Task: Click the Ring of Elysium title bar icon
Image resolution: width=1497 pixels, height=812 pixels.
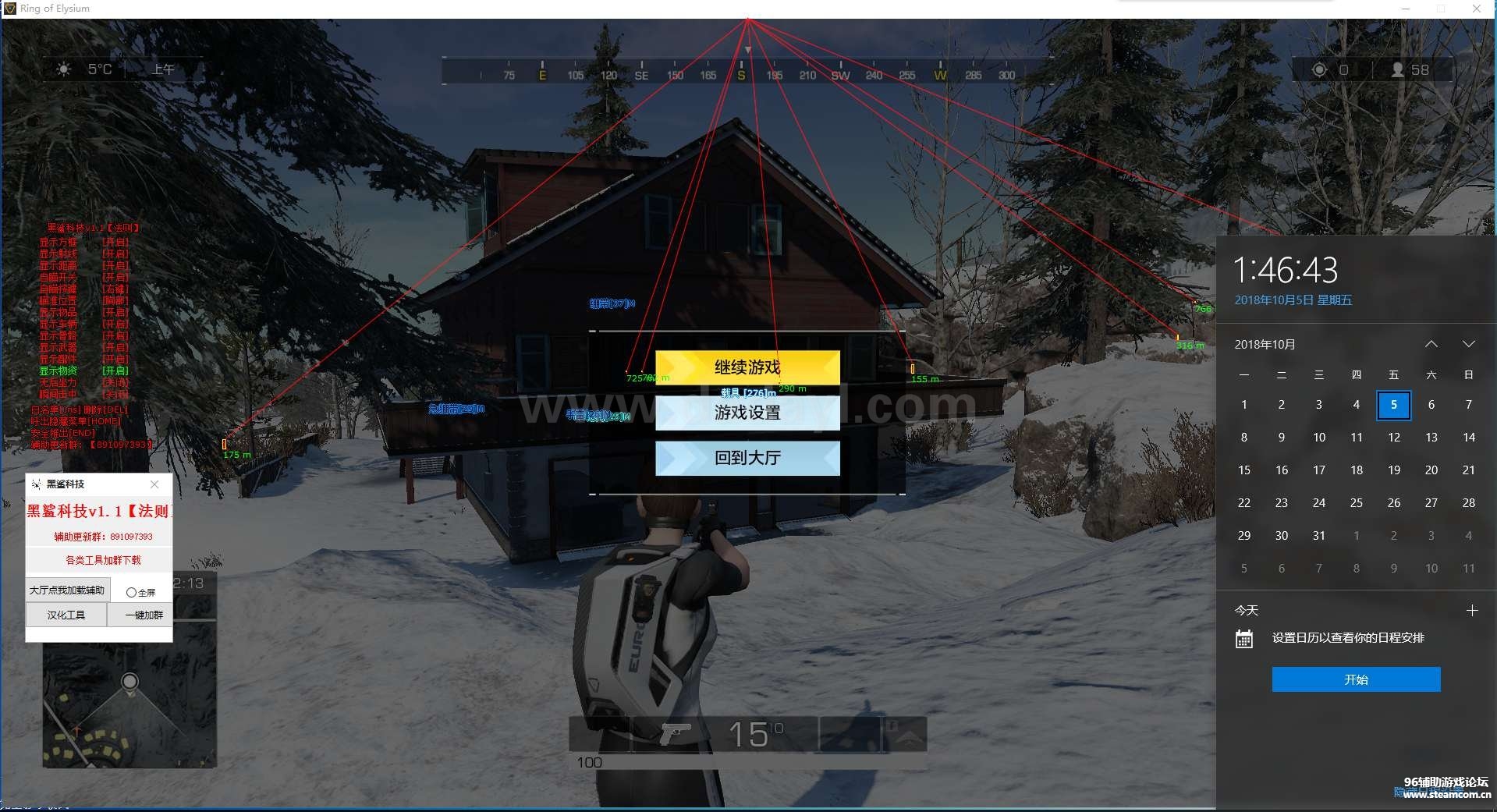Action: click(x=10, y=9)
